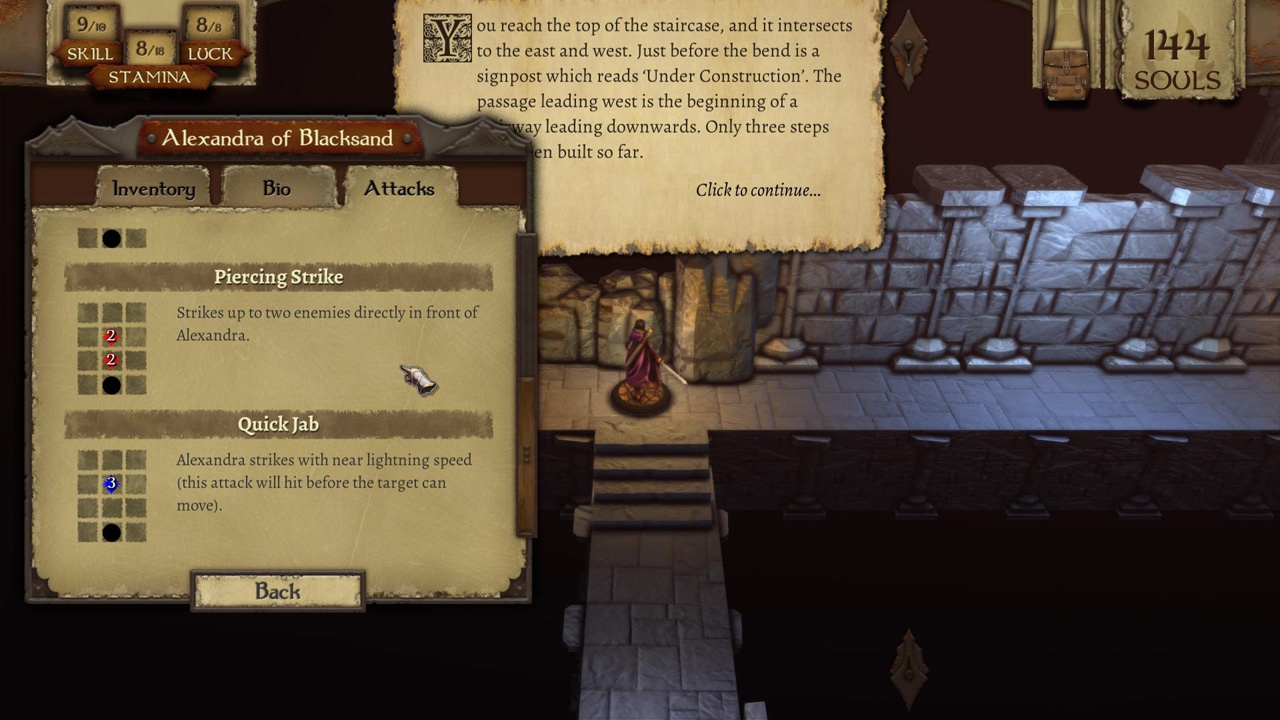1280x720 pixels.
Task: Grab the attacks list scrollbar handle
Action: coord(526,455)
